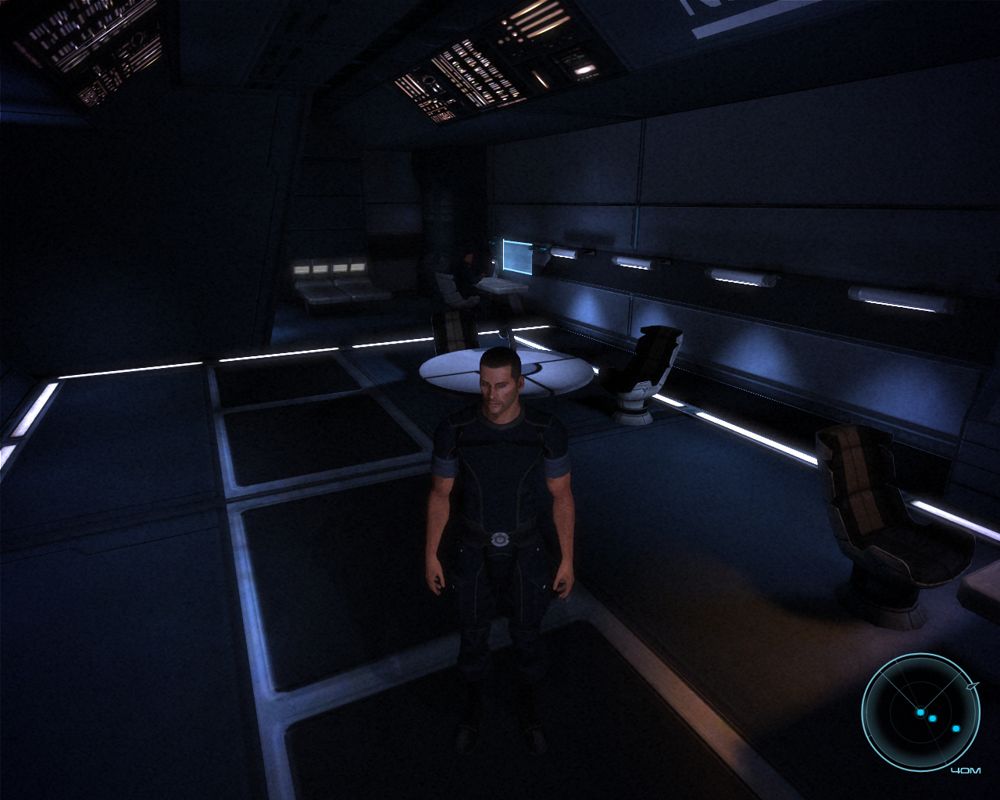The width and height of the screenshot is (1000, 800).
Task: Click the circular radar minimap
Action: (921, 712)
